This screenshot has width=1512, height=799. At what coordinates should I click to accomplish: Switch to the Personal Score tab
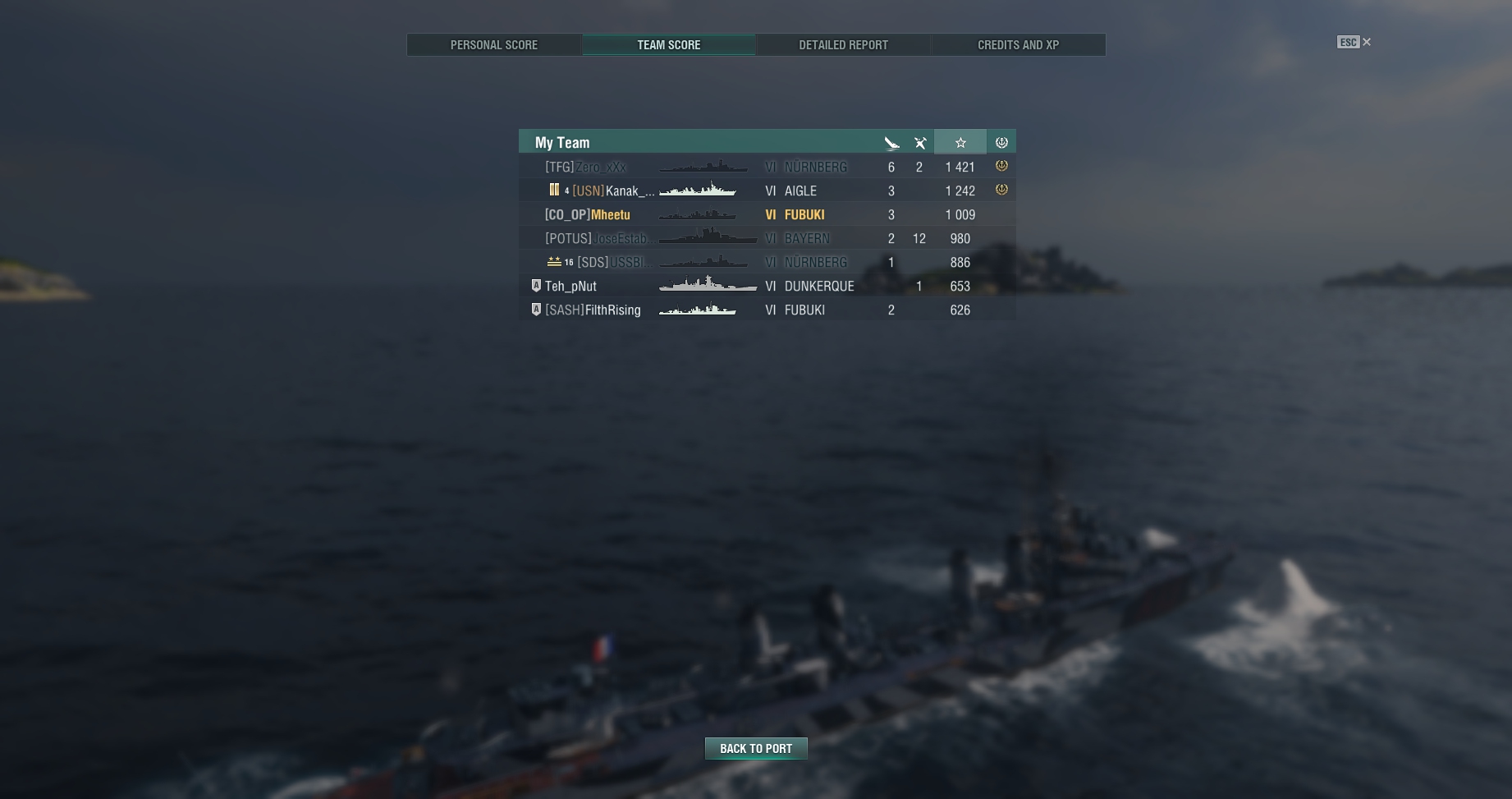pyautogui.click(x=494, y=45)
